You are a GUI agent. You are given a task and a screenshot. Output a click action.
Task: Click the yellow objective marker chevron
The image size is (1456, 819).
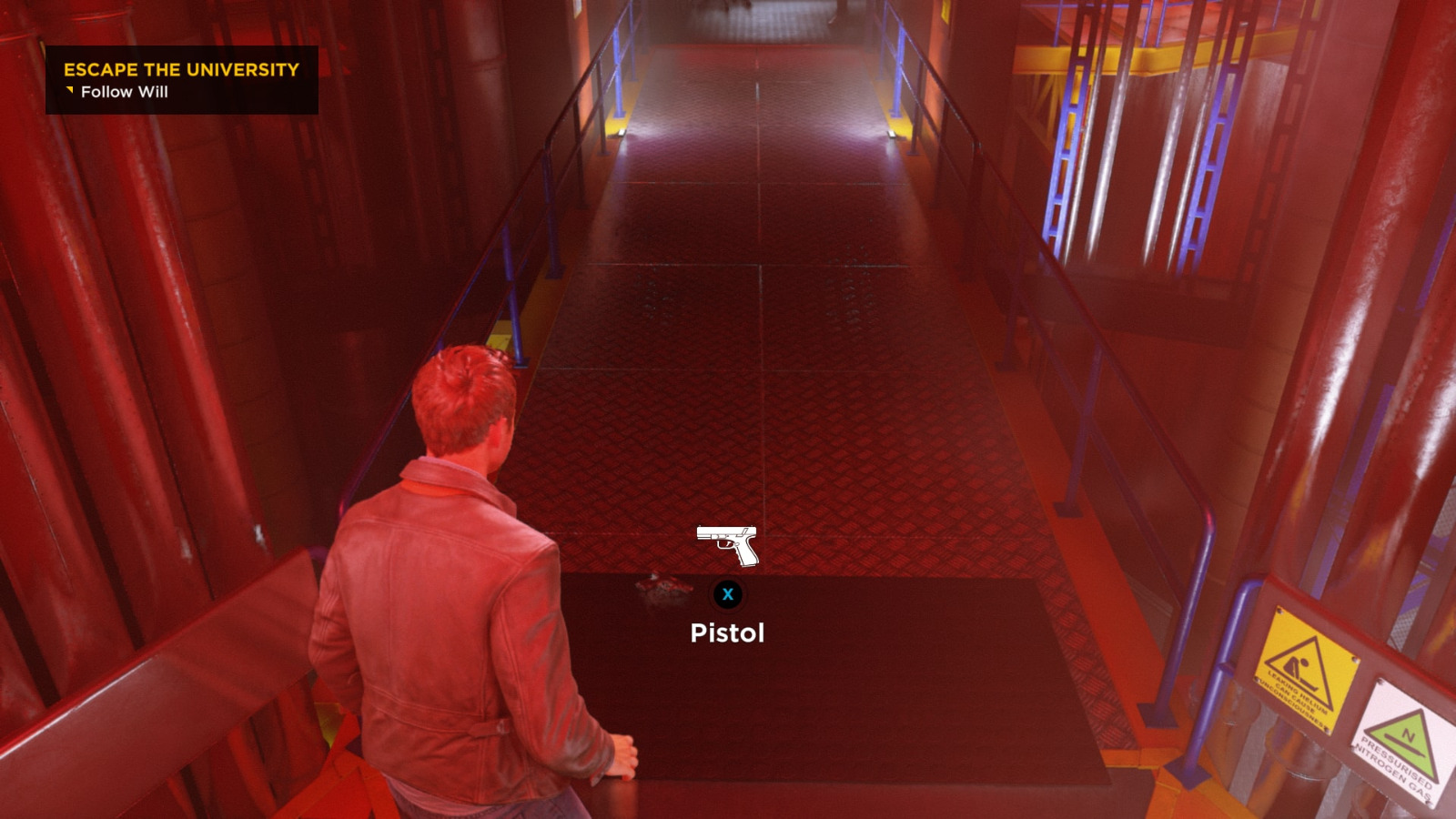pos(71,91)
